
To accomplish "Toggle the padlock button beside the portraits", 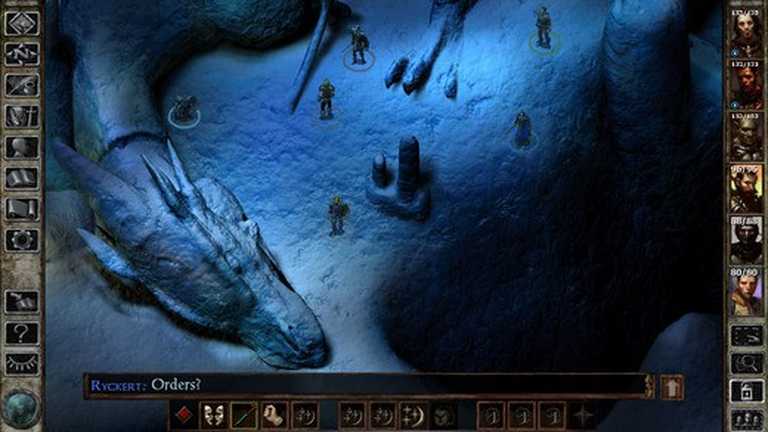I will 746,391.
